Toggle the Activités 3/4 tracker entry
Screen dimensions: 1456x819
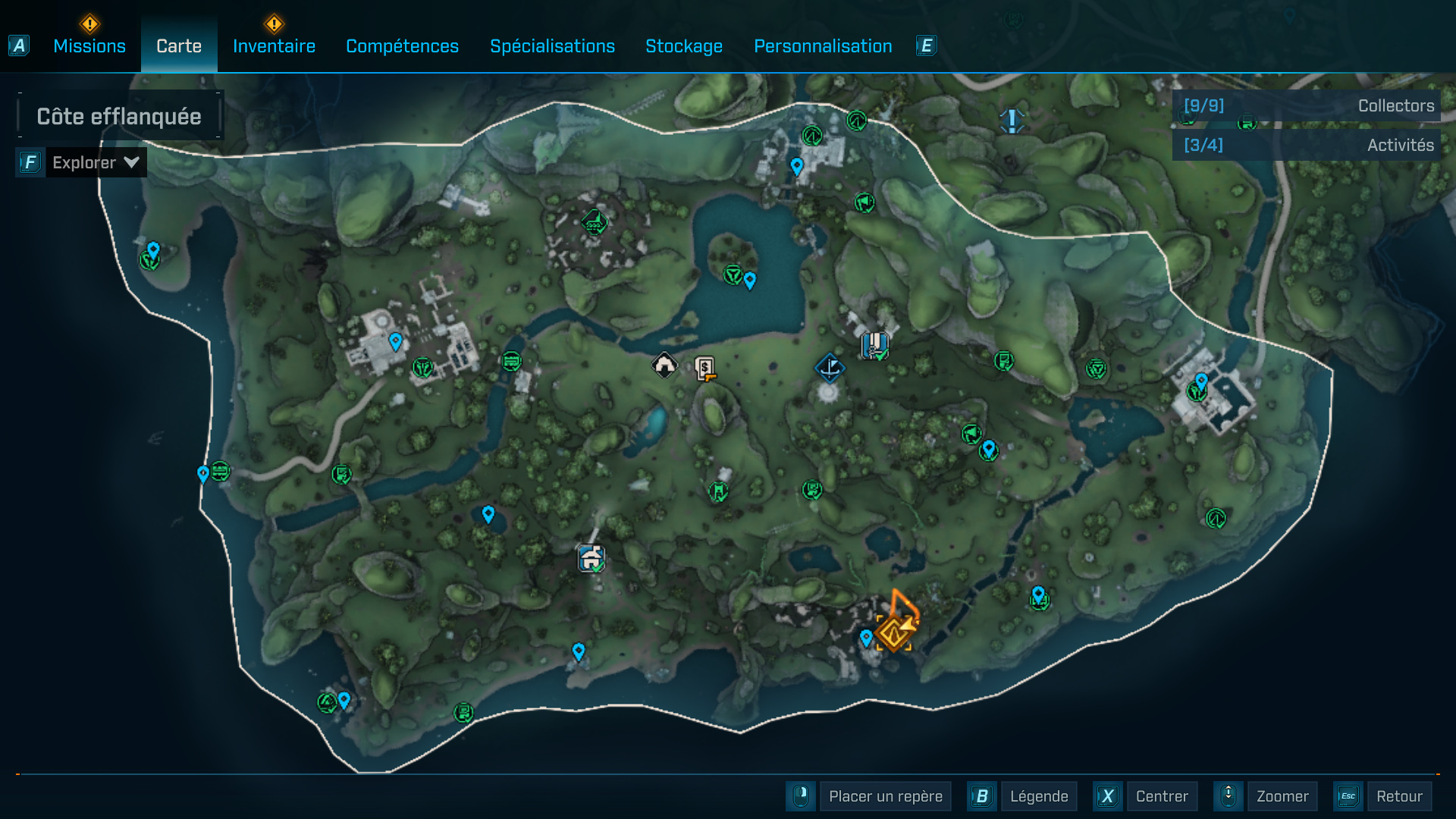(1303, 146)
